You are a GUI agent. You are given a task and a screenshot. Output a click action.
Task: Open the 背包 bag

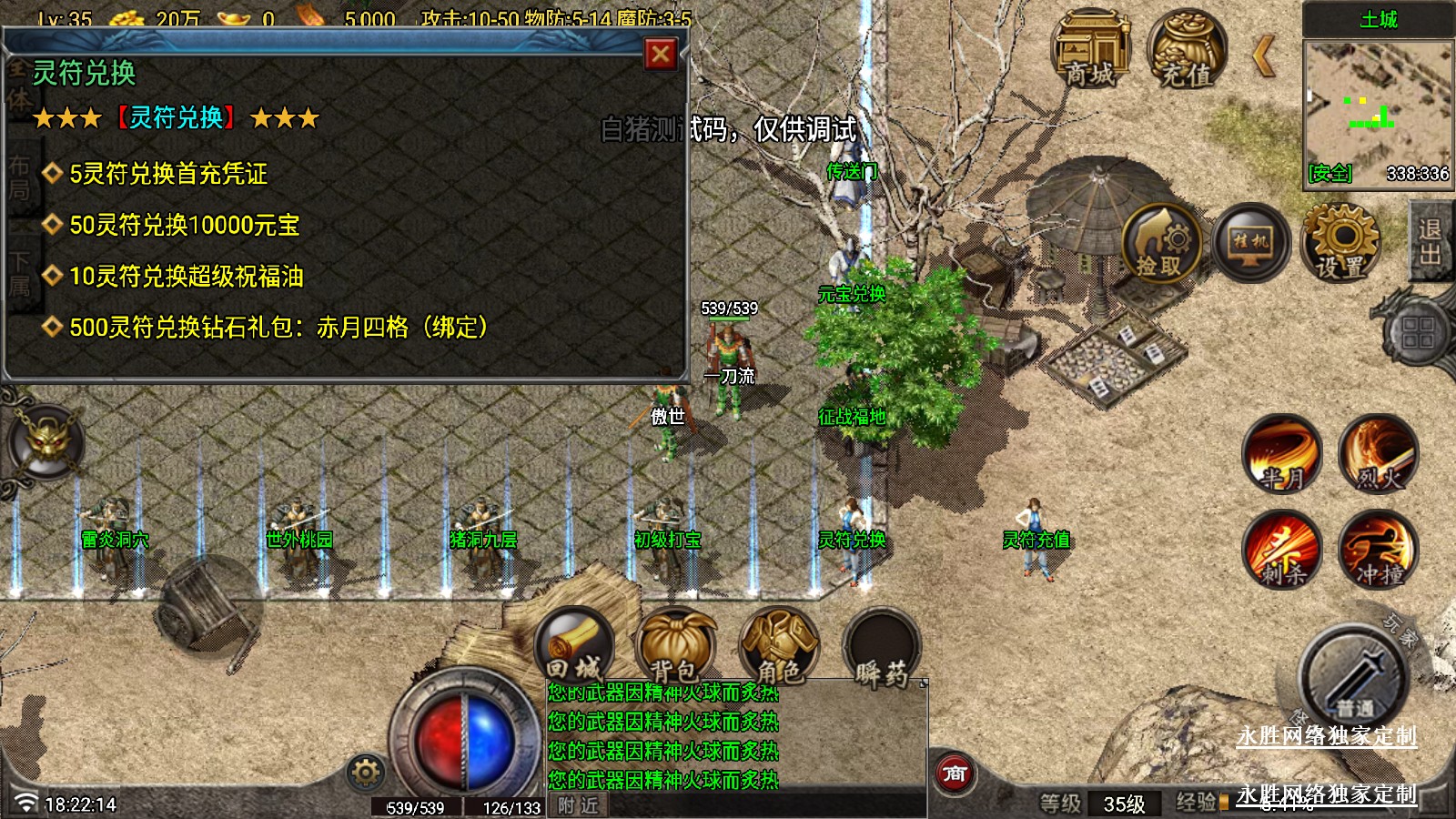675,646
